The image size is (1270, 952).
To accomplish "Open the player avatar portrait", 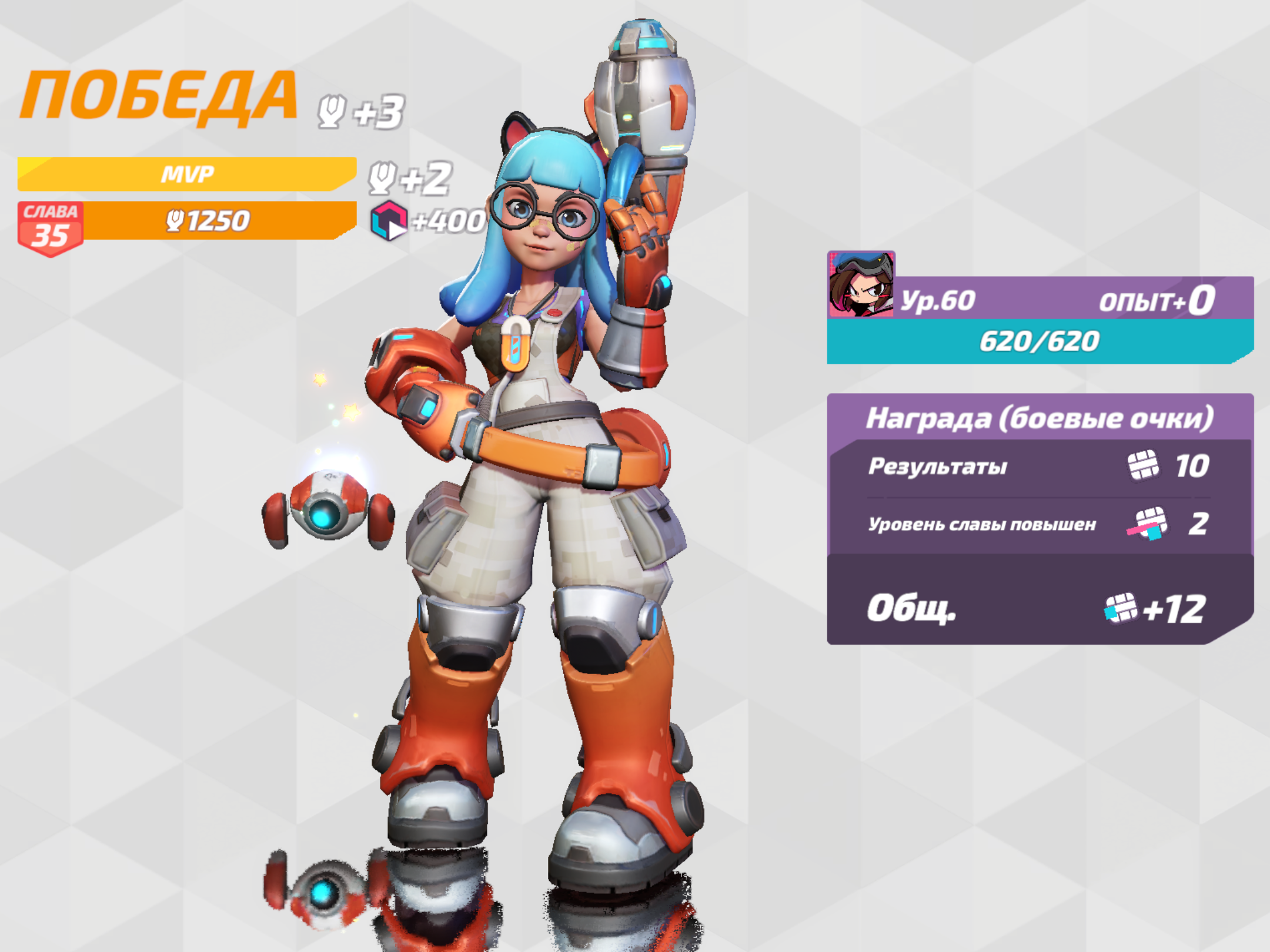I will click(861, 284).
